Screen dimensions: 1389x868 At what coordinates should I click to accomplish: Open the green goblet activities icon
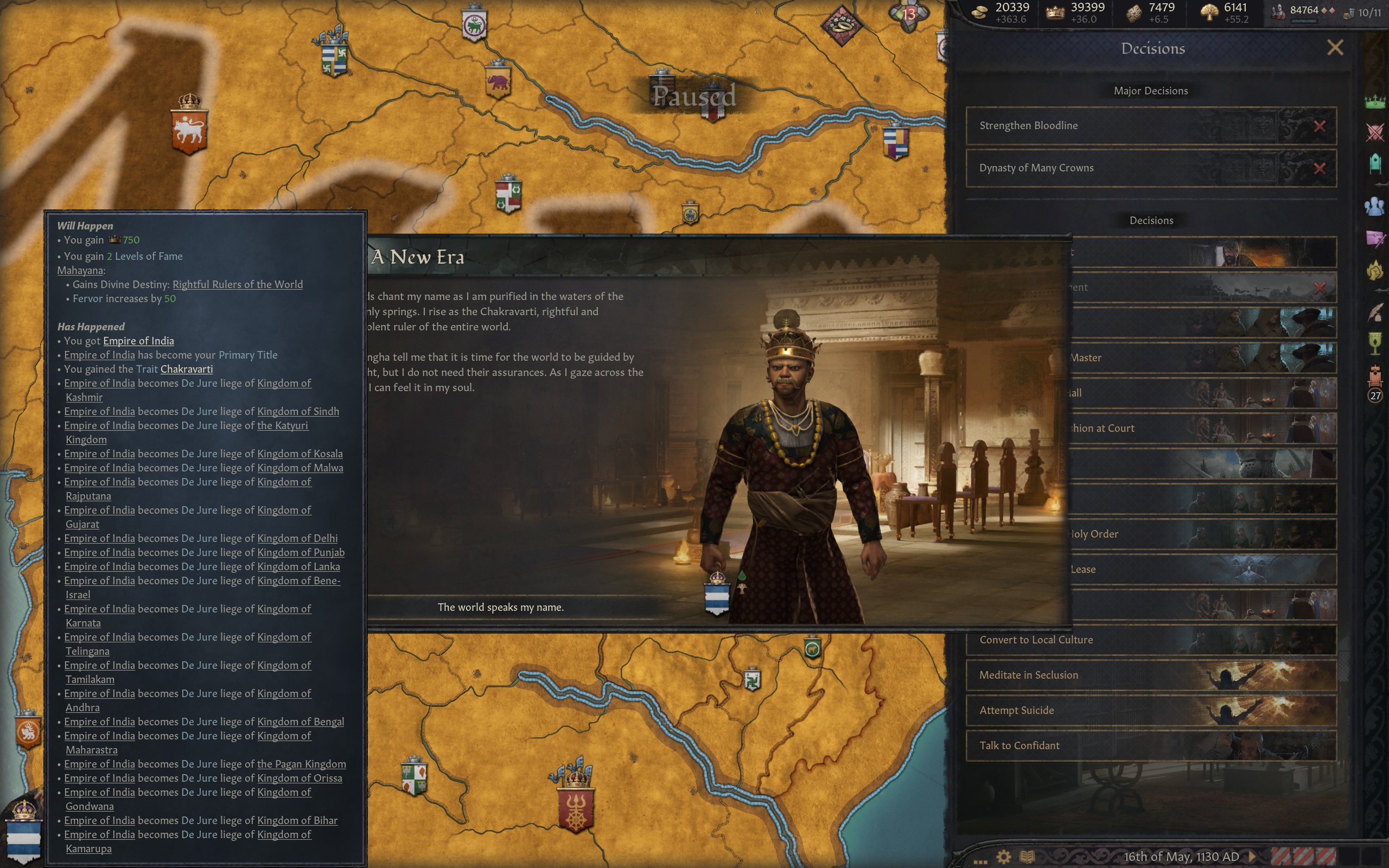(x=1375, y=343)
